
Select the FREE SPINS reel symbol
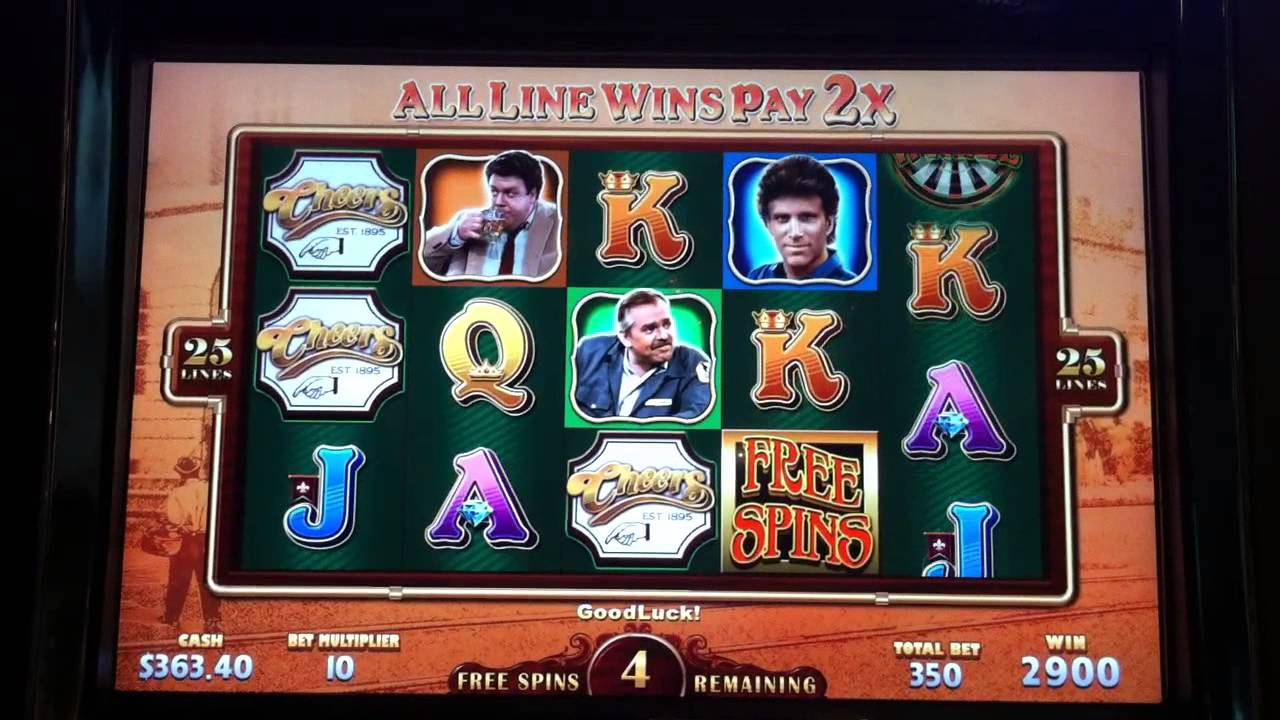[x=799, y=502]
